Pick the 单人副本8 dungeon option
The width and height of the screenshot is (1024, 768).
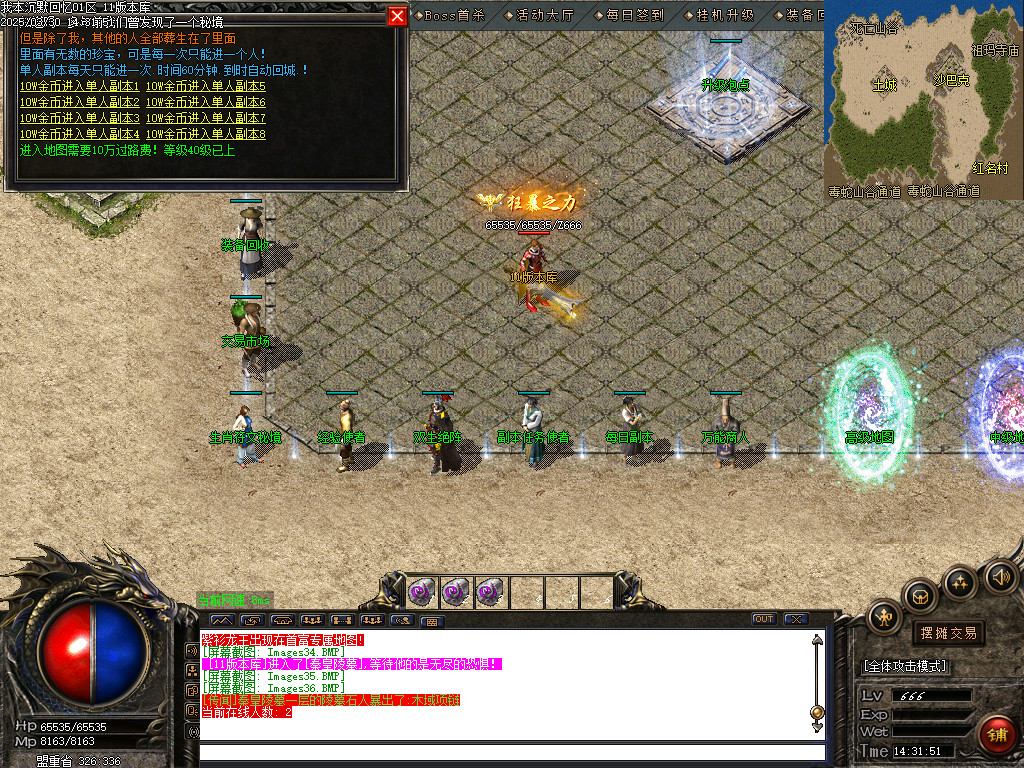click(x=206, y=134)
